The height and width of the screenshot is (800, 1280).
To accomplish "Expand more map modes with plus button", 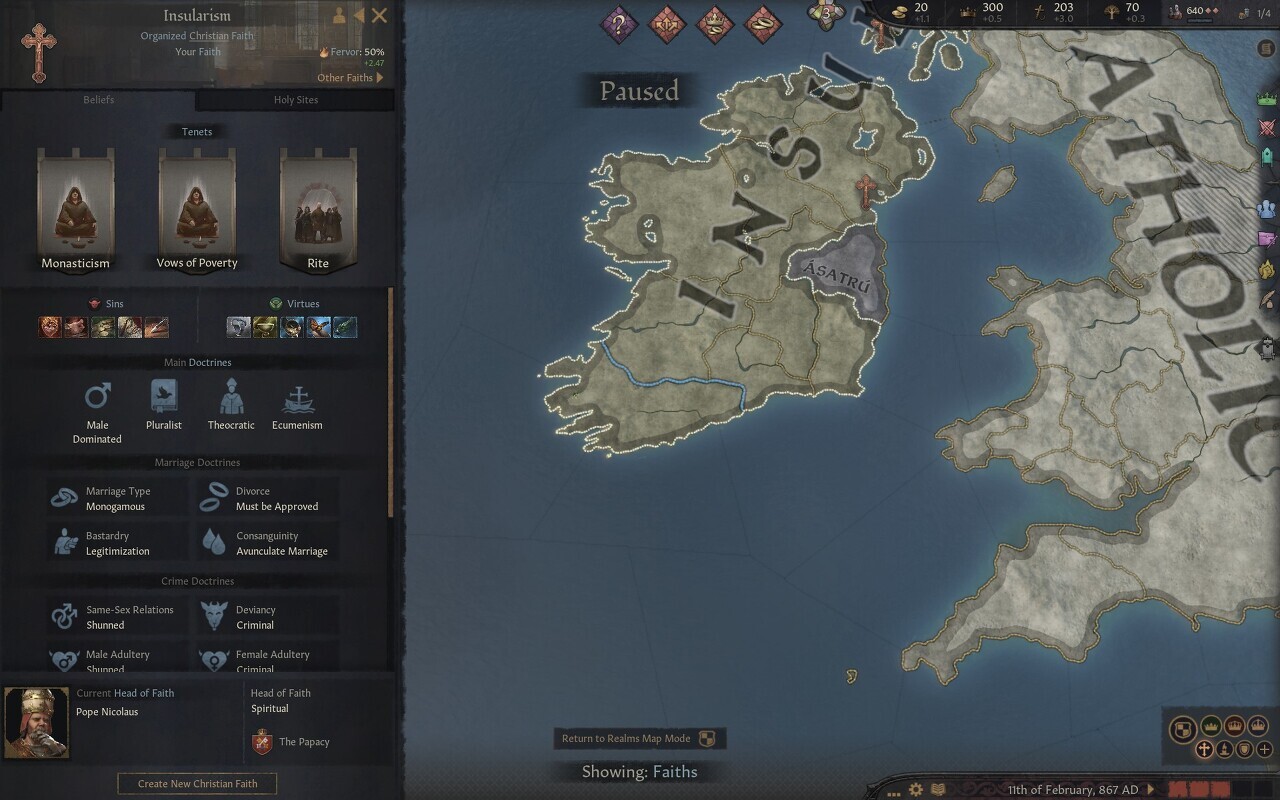I will pyautogui.click(x=1265, y=749).
